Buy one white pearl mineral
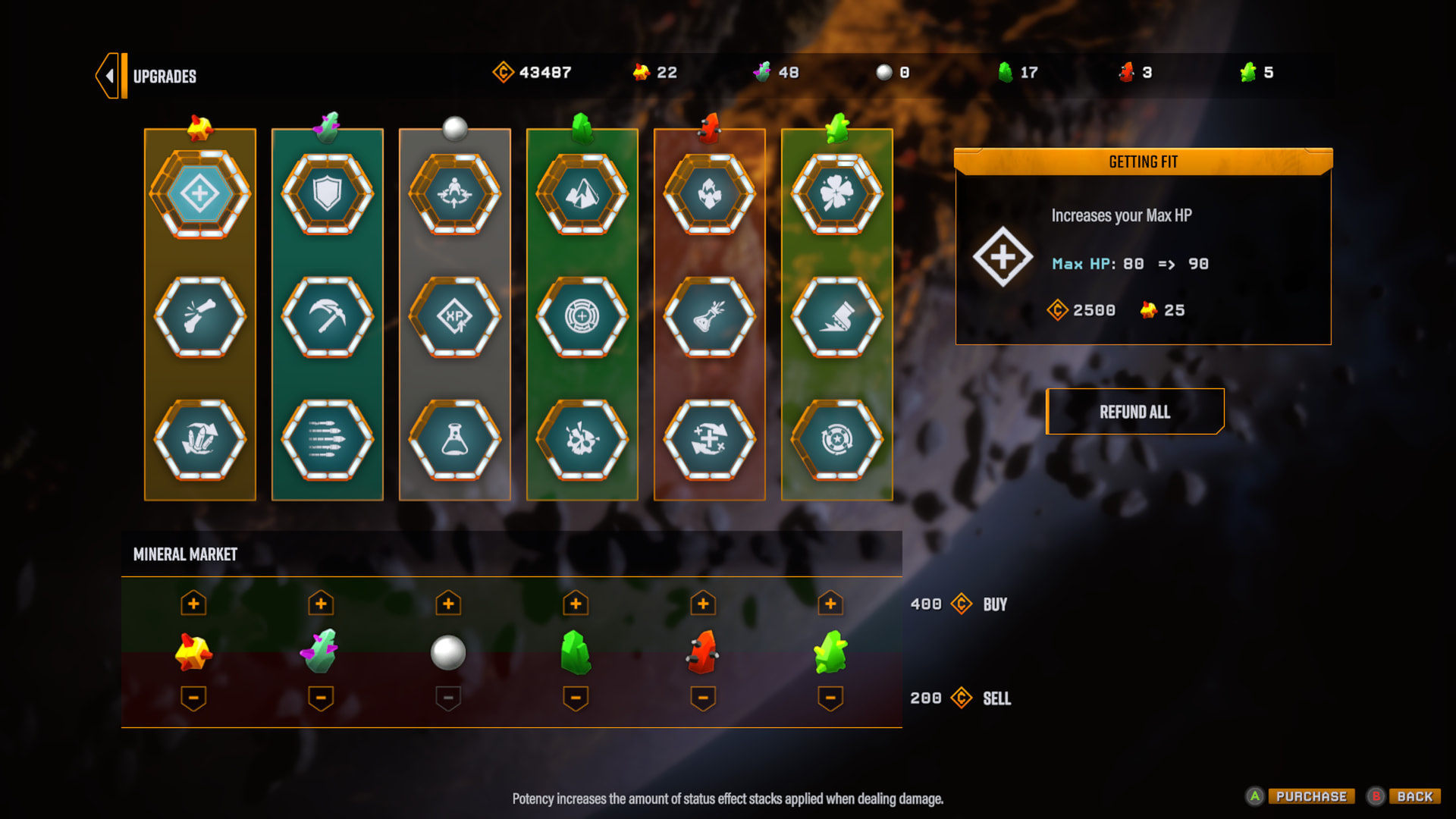Viewport: 1456px width, 819px height. (448, 604)
